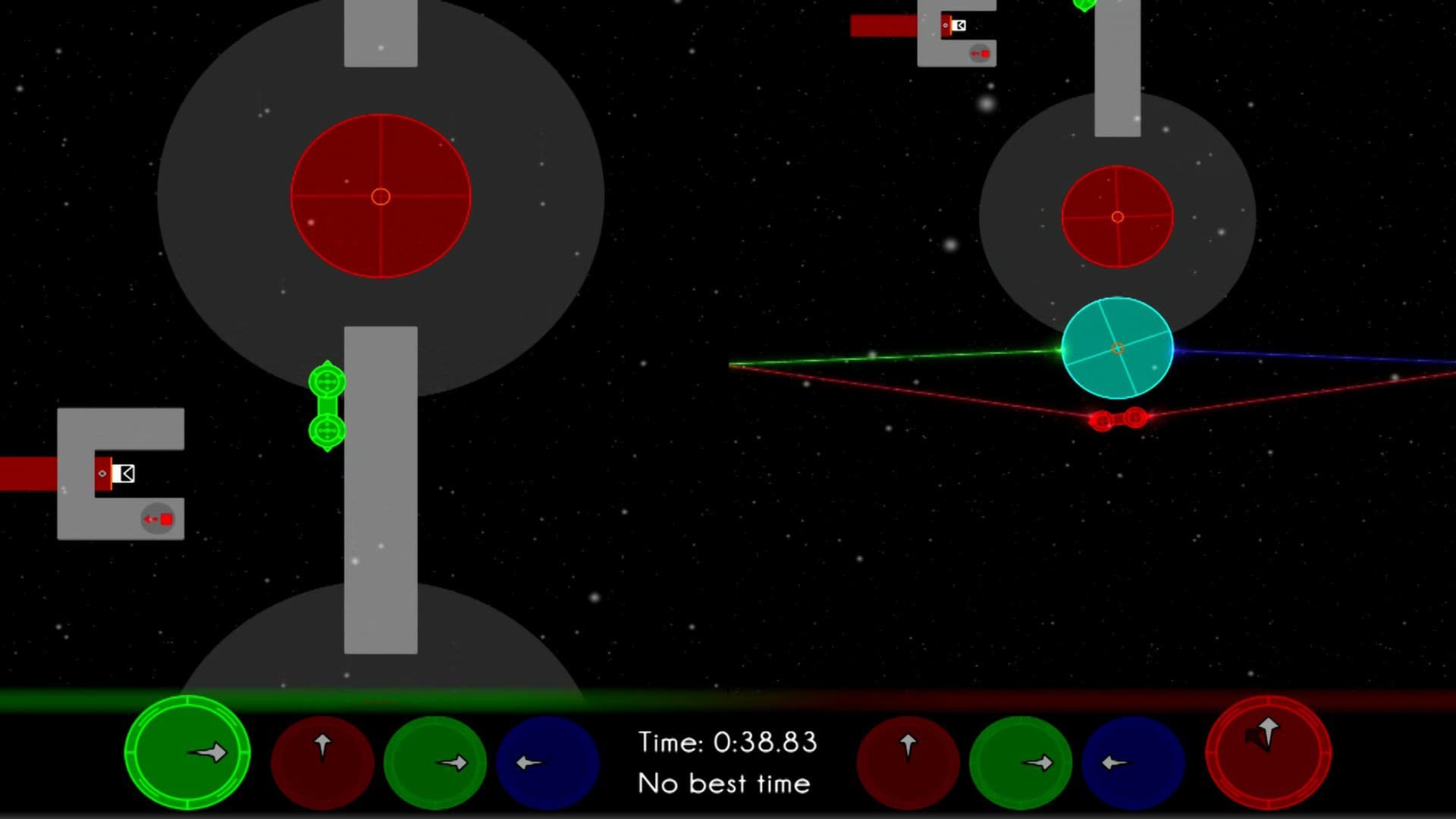1456x819 pixels.
Task: Choose red player's green right-arrow button
Action: [x=1021, y=761]
